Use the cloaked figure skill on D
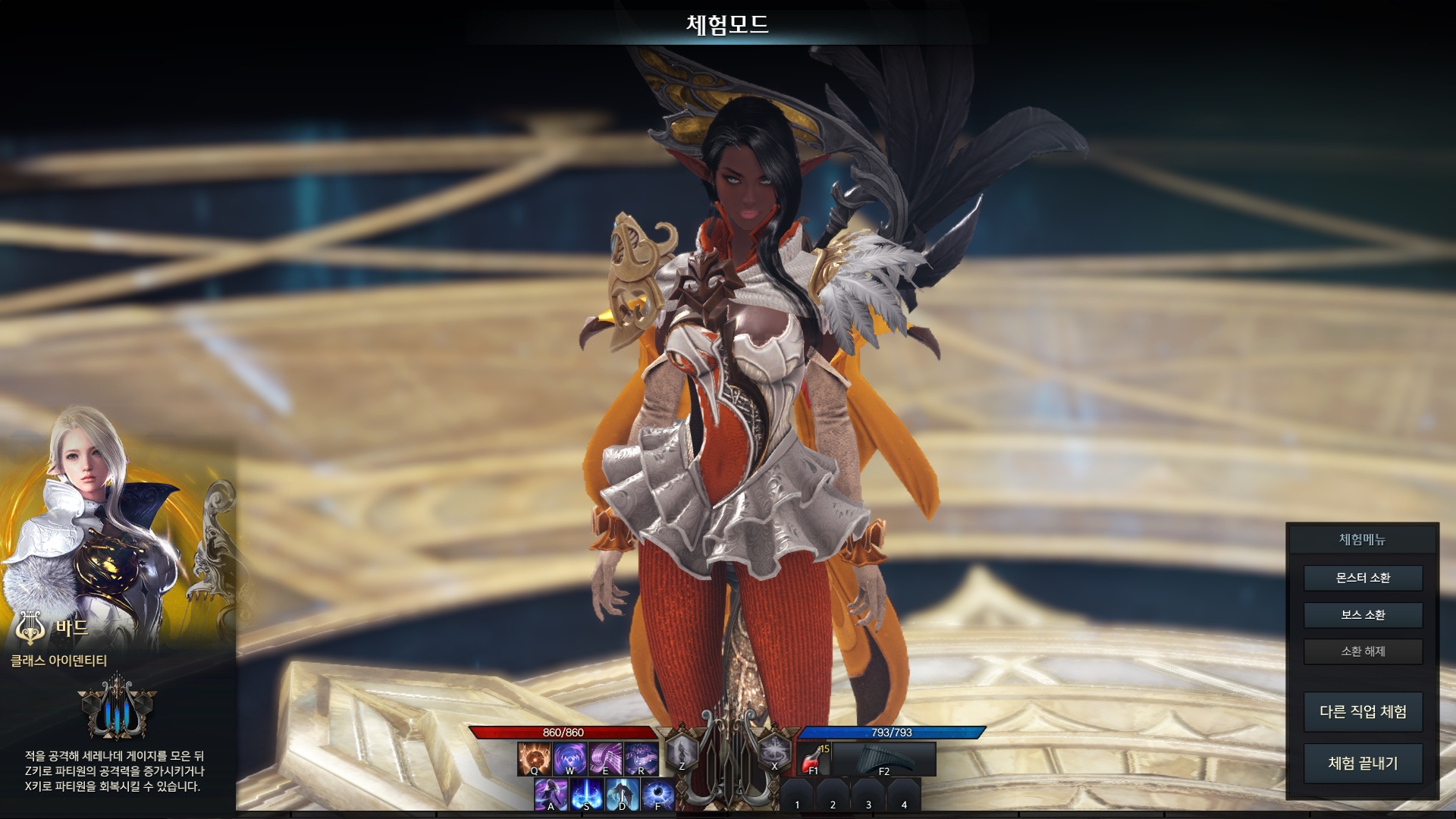Image resolution: width=1456 pixels, height=819 pixels. [623, 795]
